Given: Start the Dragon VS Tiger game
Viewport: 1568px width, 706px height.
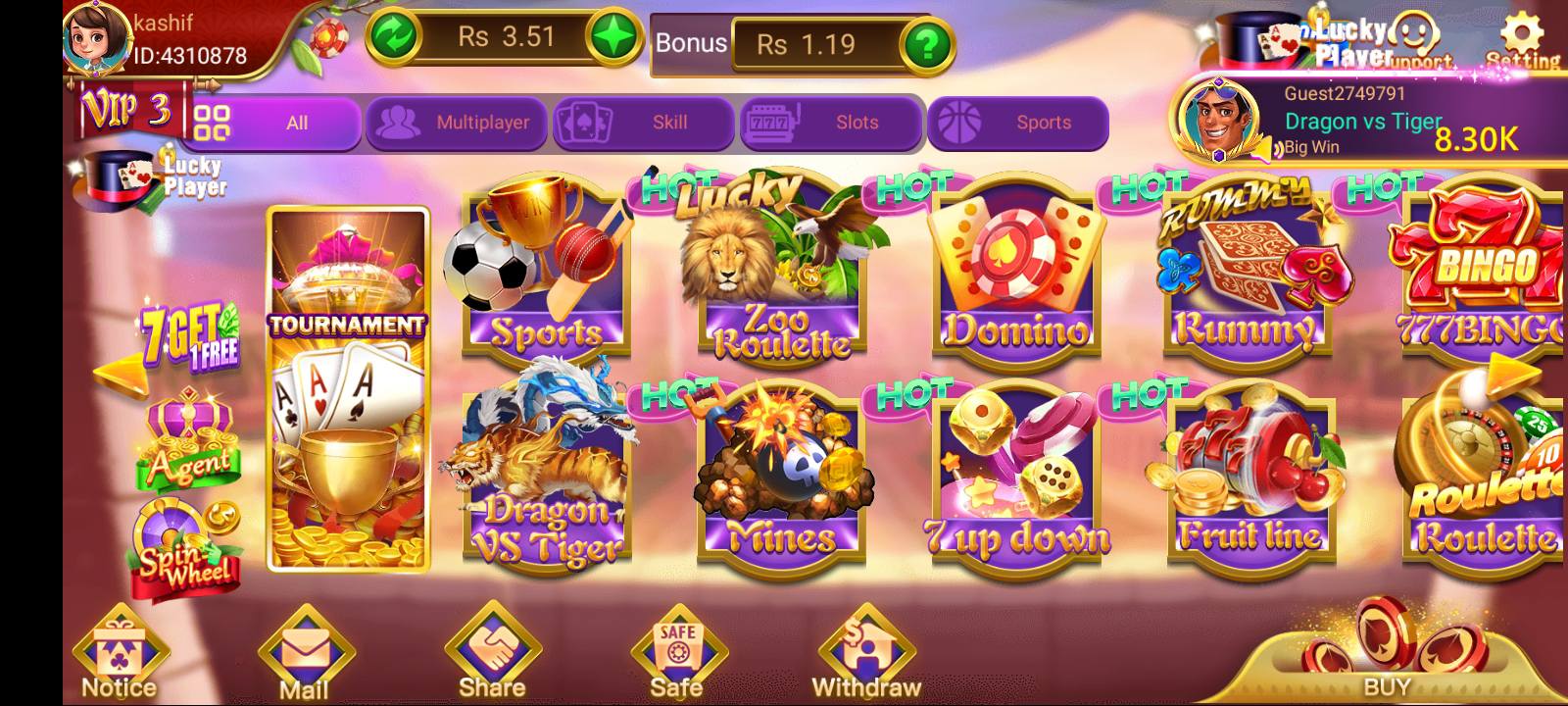Looking at the screenshot, I should pyautogui.click(x=546, y=480).
